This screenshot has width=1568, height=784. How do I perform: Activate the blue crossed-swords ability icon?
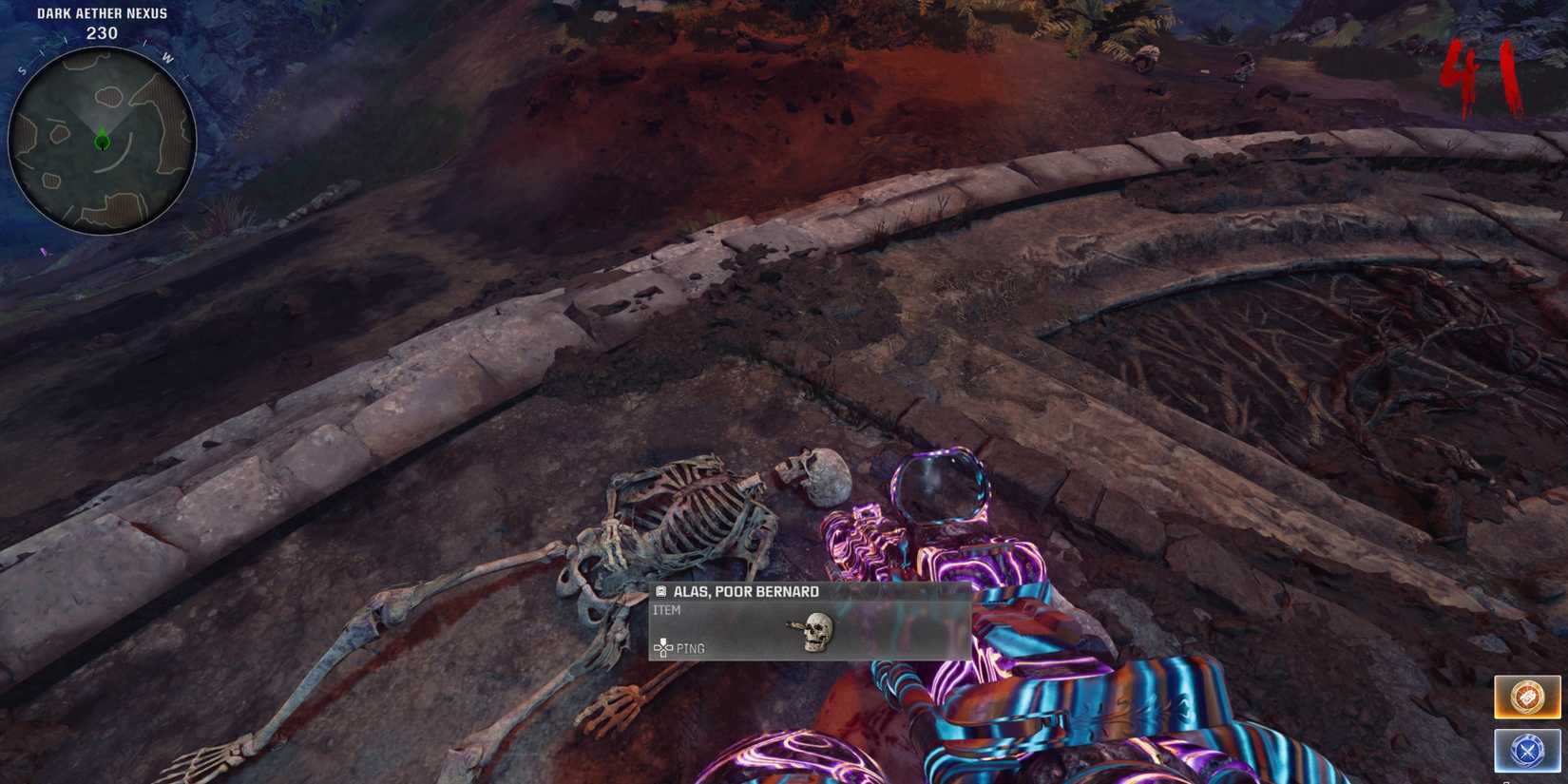click(1527, 750)
